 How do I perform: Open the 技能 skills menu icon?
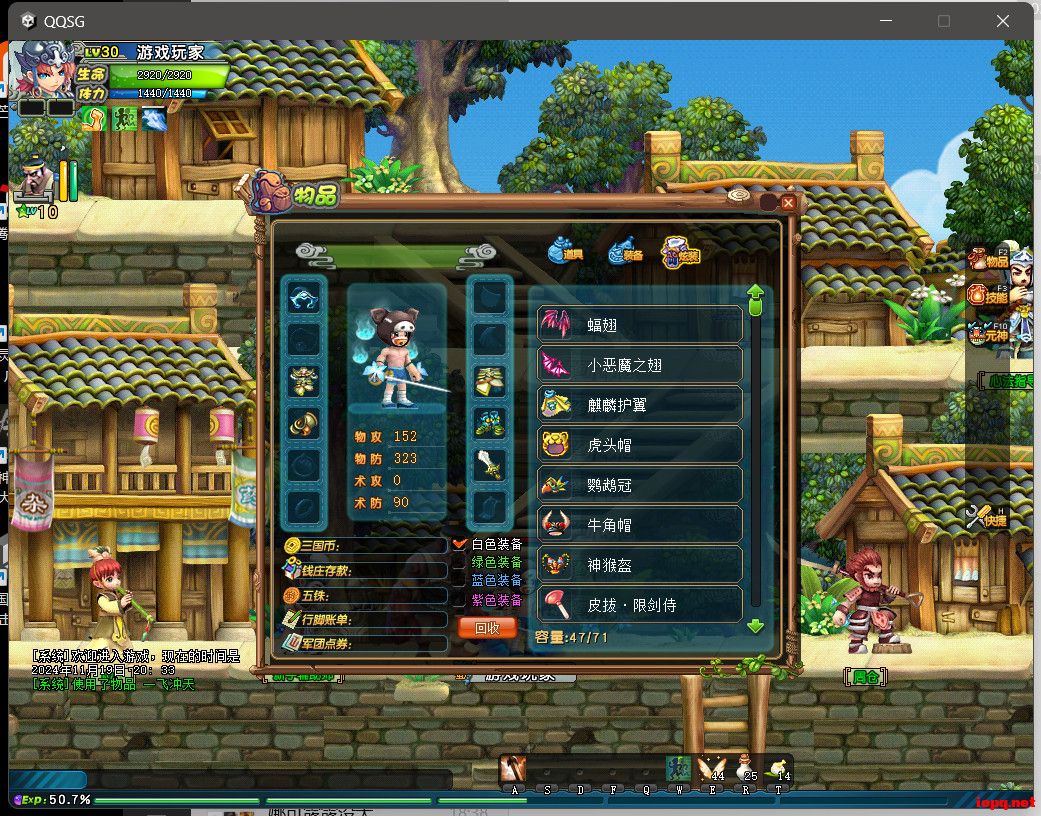pos(986,295)
